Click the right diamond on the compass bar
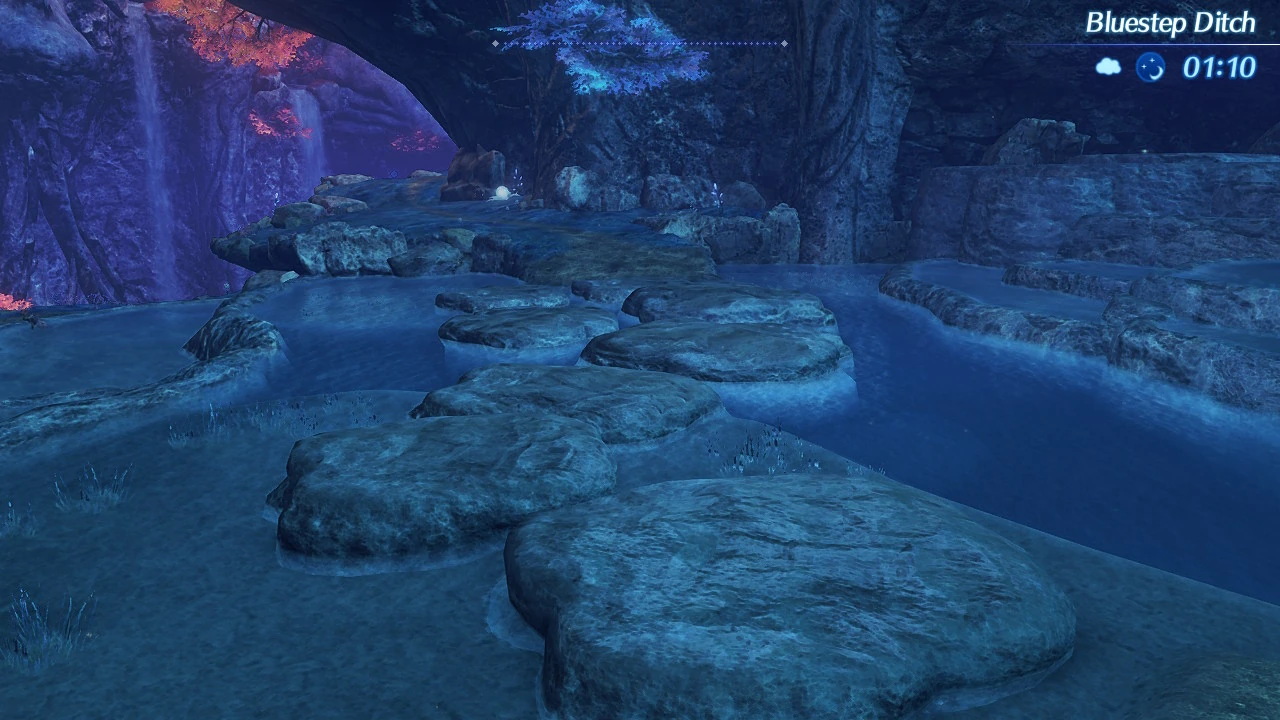The width and height of the screenshot is (1280, 720). [x=784, y=43]
